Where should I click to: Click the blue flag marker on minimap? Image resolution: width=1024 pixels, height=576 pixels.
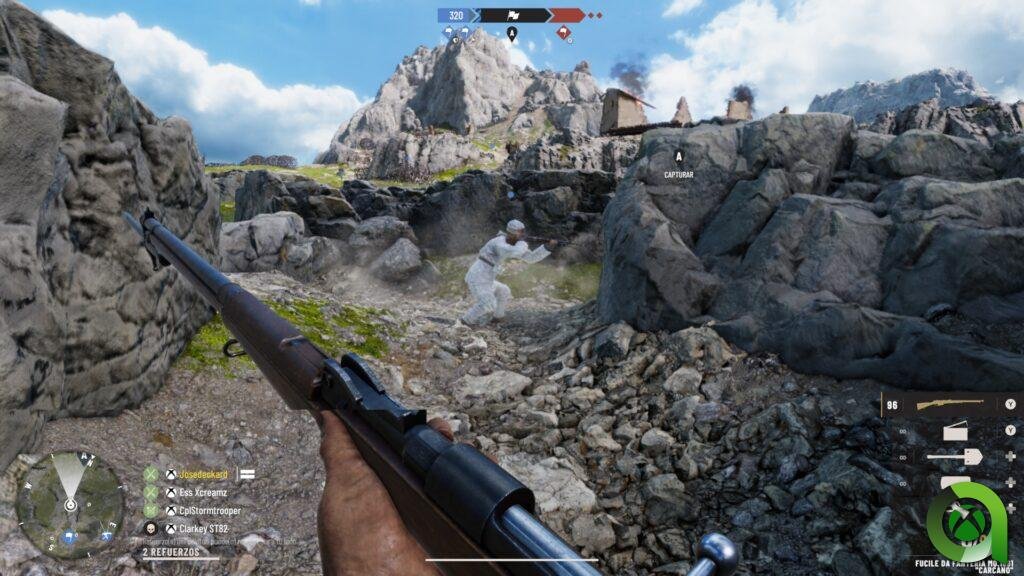(67, 538)
